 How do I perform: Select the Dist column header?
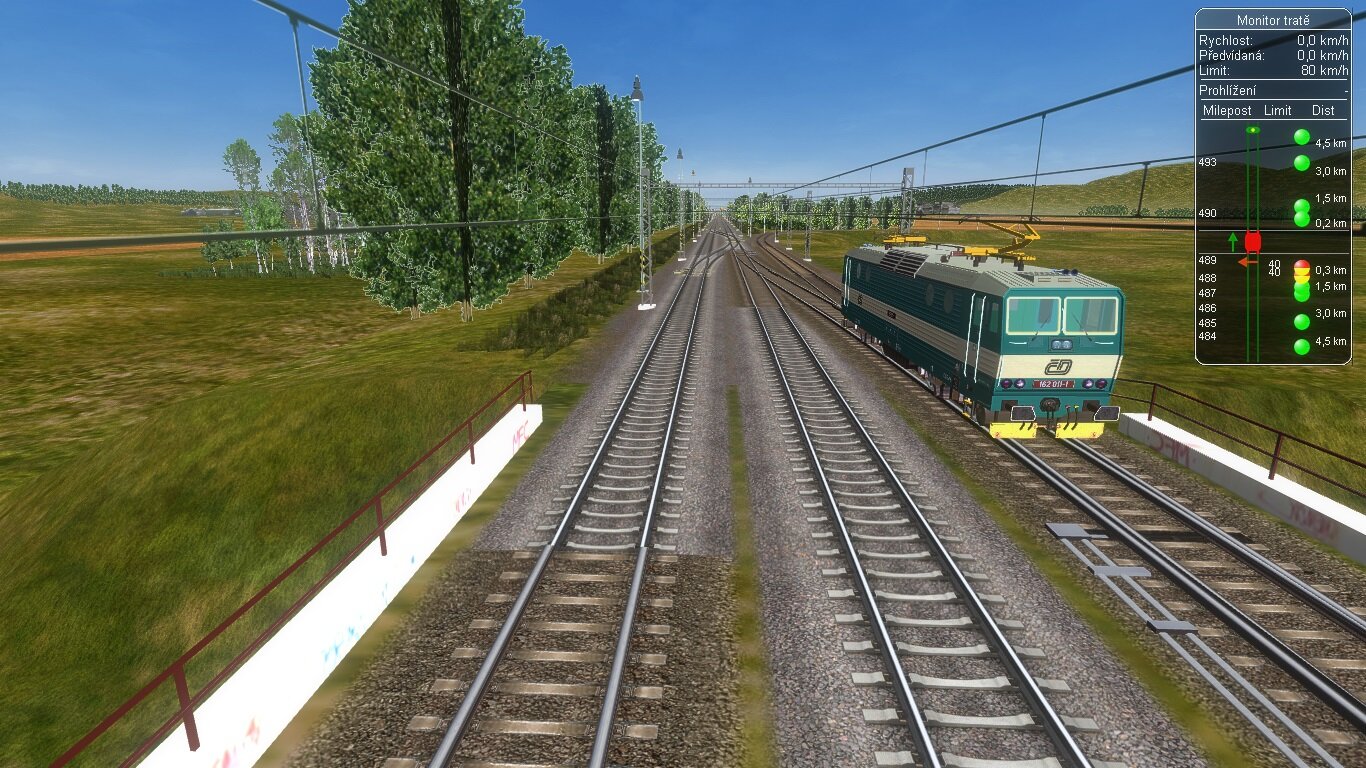(x=1323, y=111)
